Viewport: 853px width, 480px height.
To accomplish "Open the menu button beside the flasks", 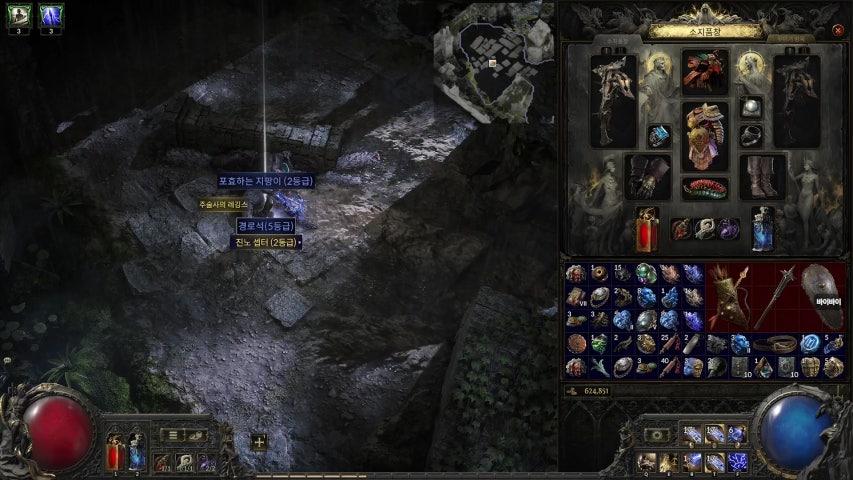I will point(173,435).
